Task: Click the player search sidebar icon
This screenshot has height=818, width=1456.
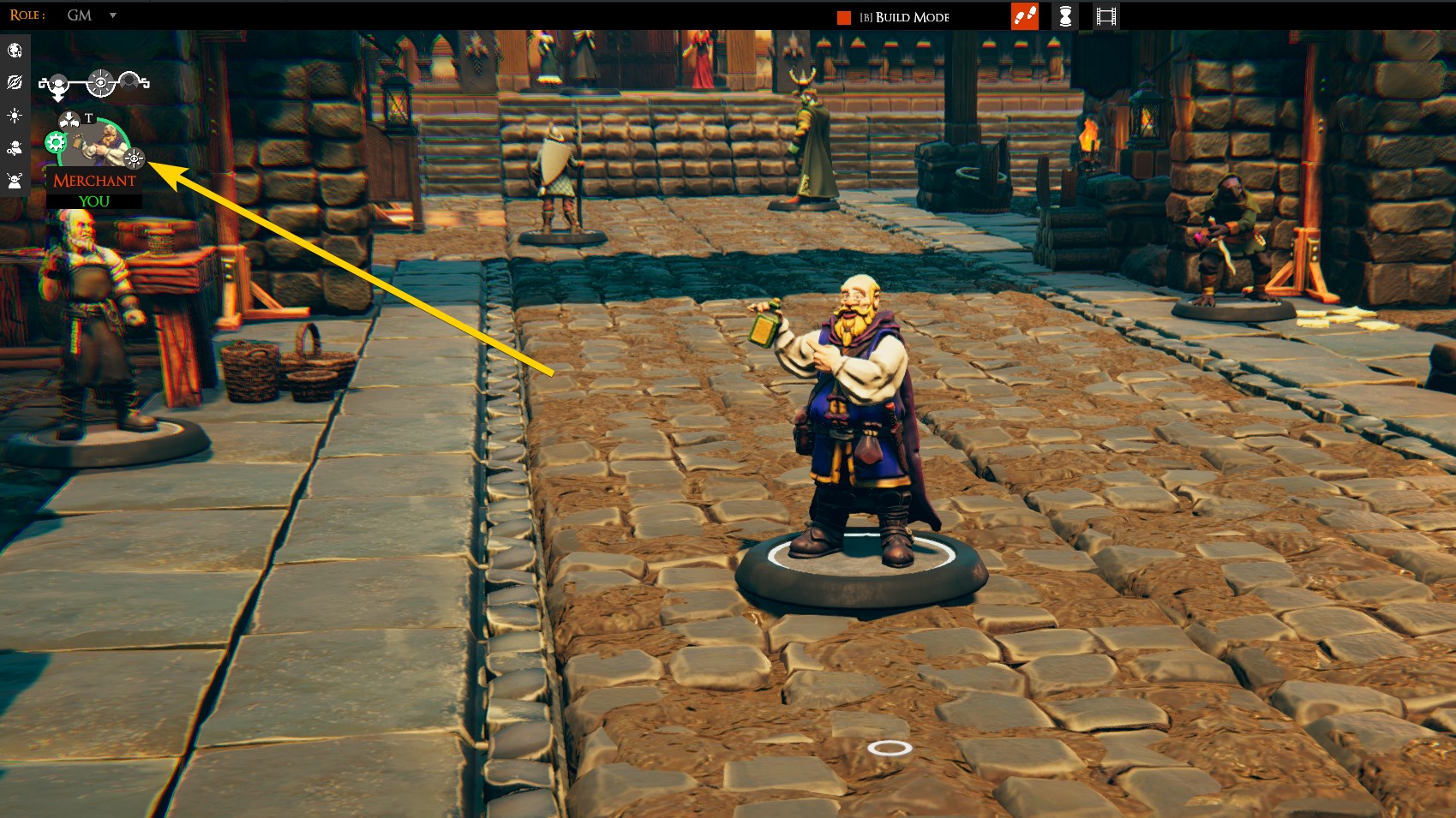Action: pyautogui.click(x=15, y=148)
